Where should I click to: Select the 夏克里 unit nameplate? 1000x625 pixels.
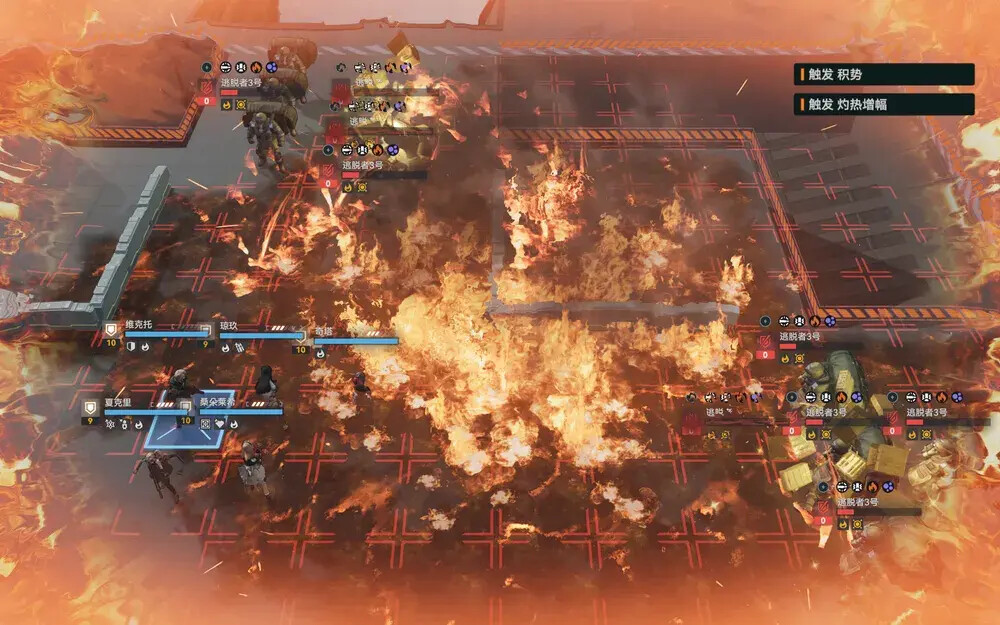coord(118,402)
